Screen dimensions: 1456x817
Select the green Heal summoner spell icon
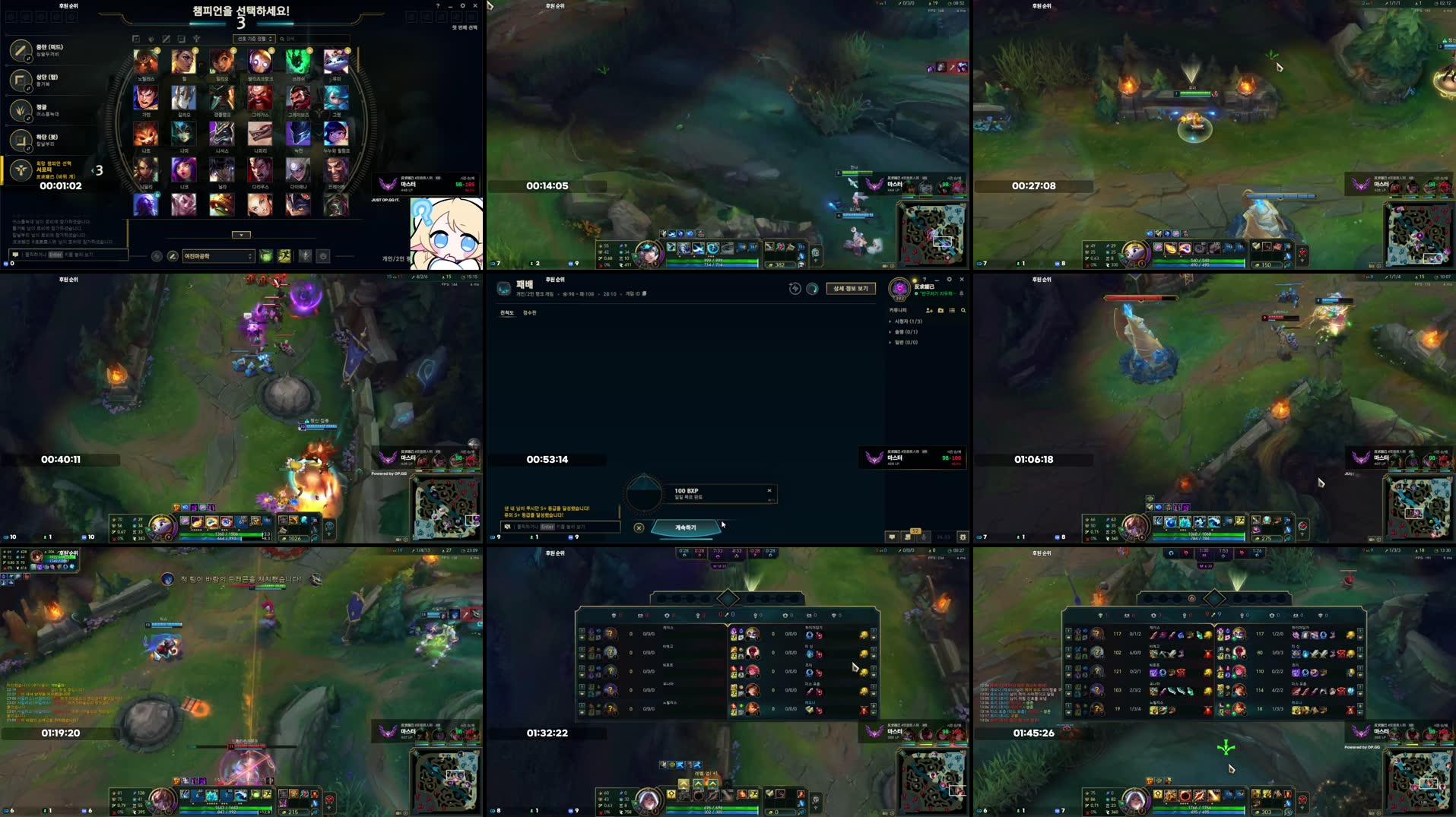[x=265, y=257]
